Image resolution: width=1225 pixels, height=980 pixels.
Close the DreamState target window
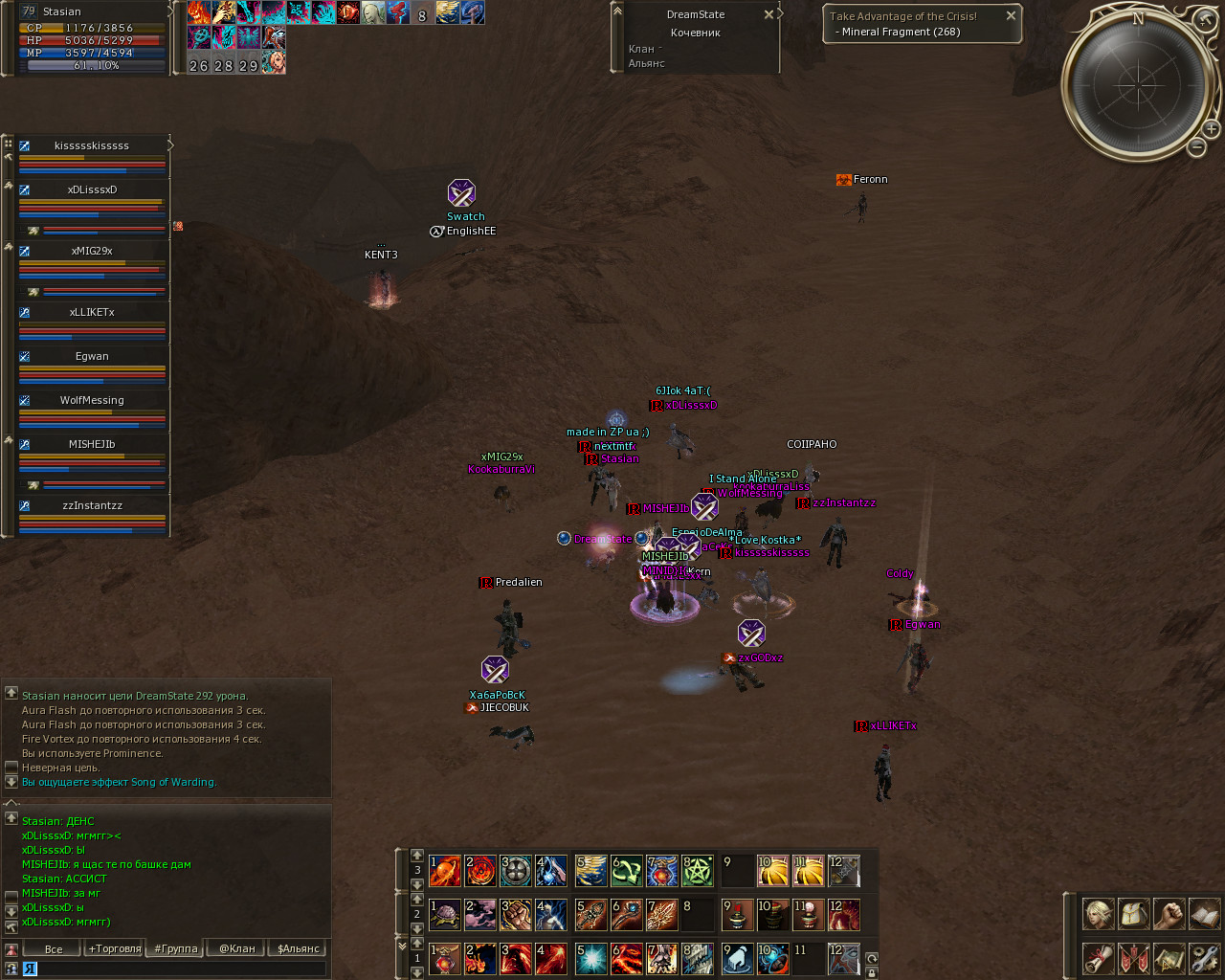click(768, 14)
